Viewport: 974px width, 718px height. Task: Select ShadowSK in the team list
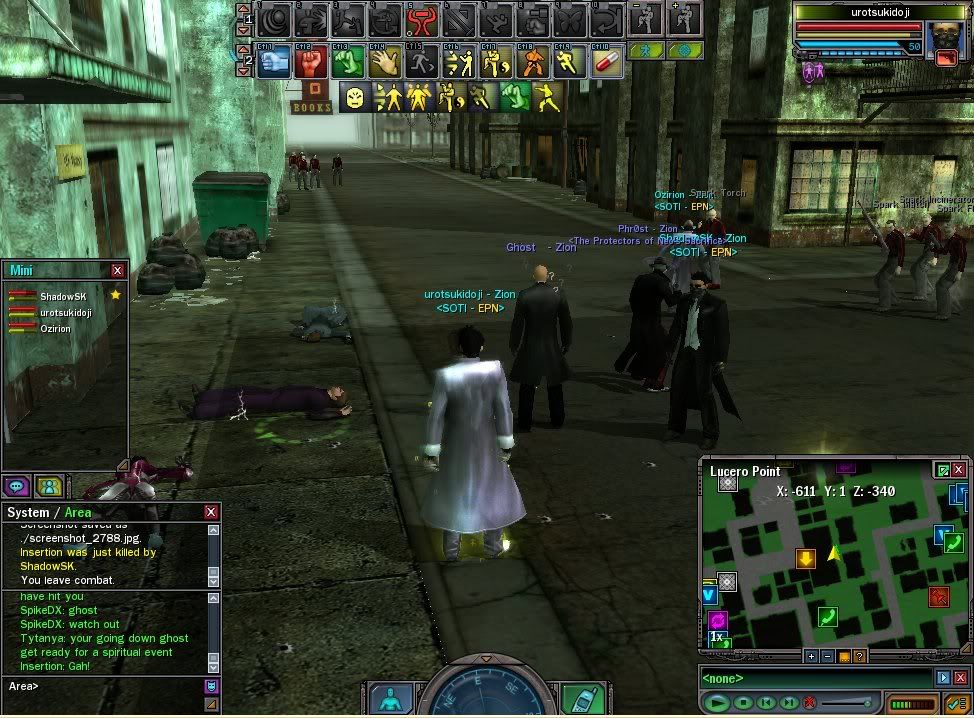[66, 296]
